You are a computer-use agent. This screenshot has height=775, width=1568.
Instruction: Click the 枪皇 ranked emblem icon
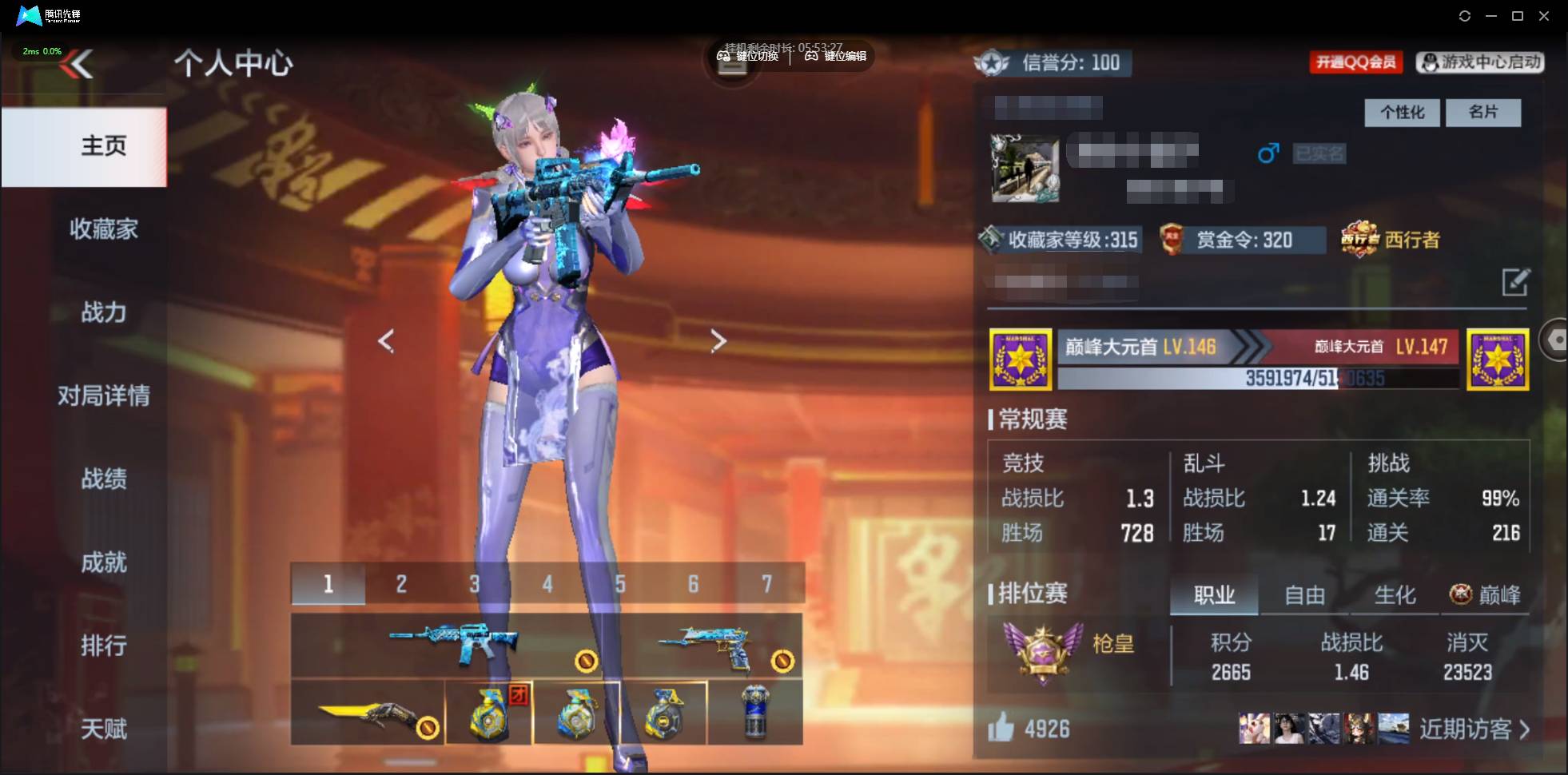coord(1043,650)
